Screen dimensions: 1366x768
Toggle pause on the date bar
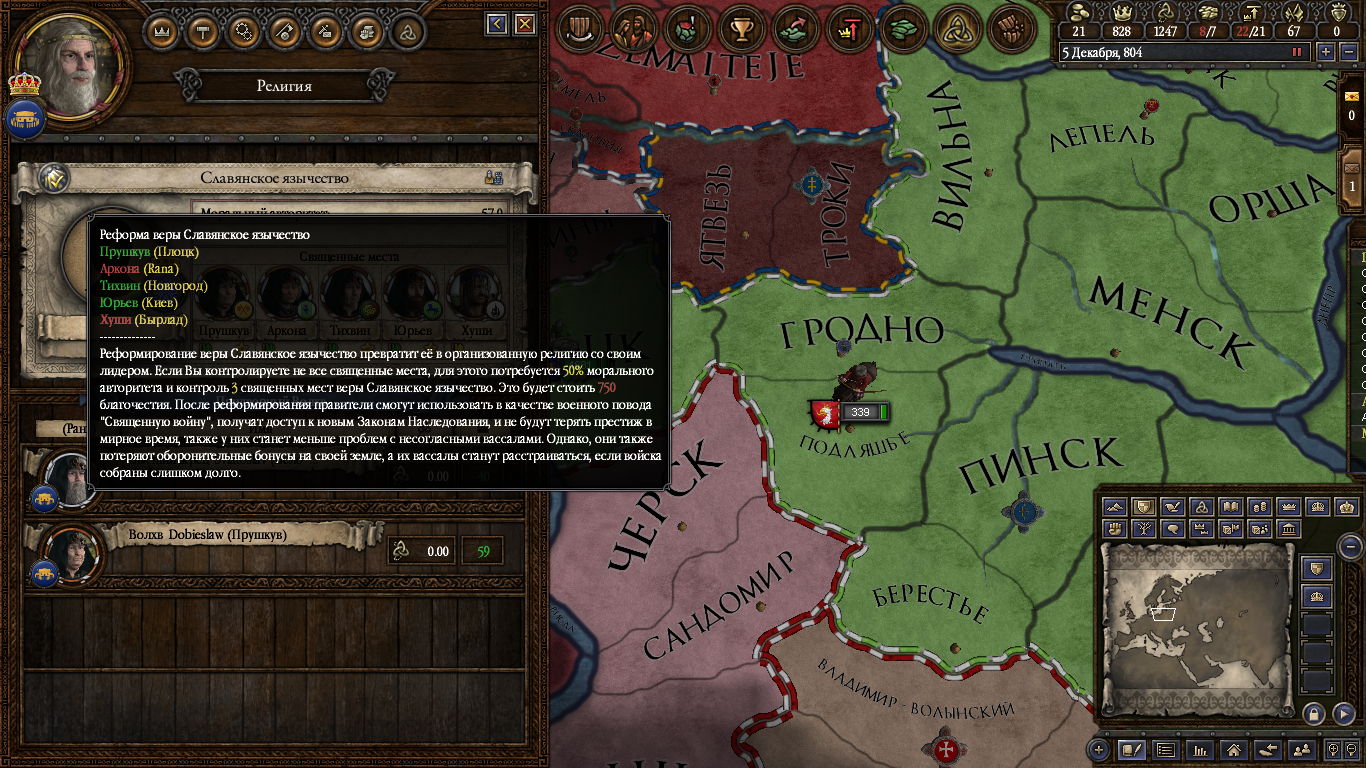pyautogui.click(x=1298, y=52)
